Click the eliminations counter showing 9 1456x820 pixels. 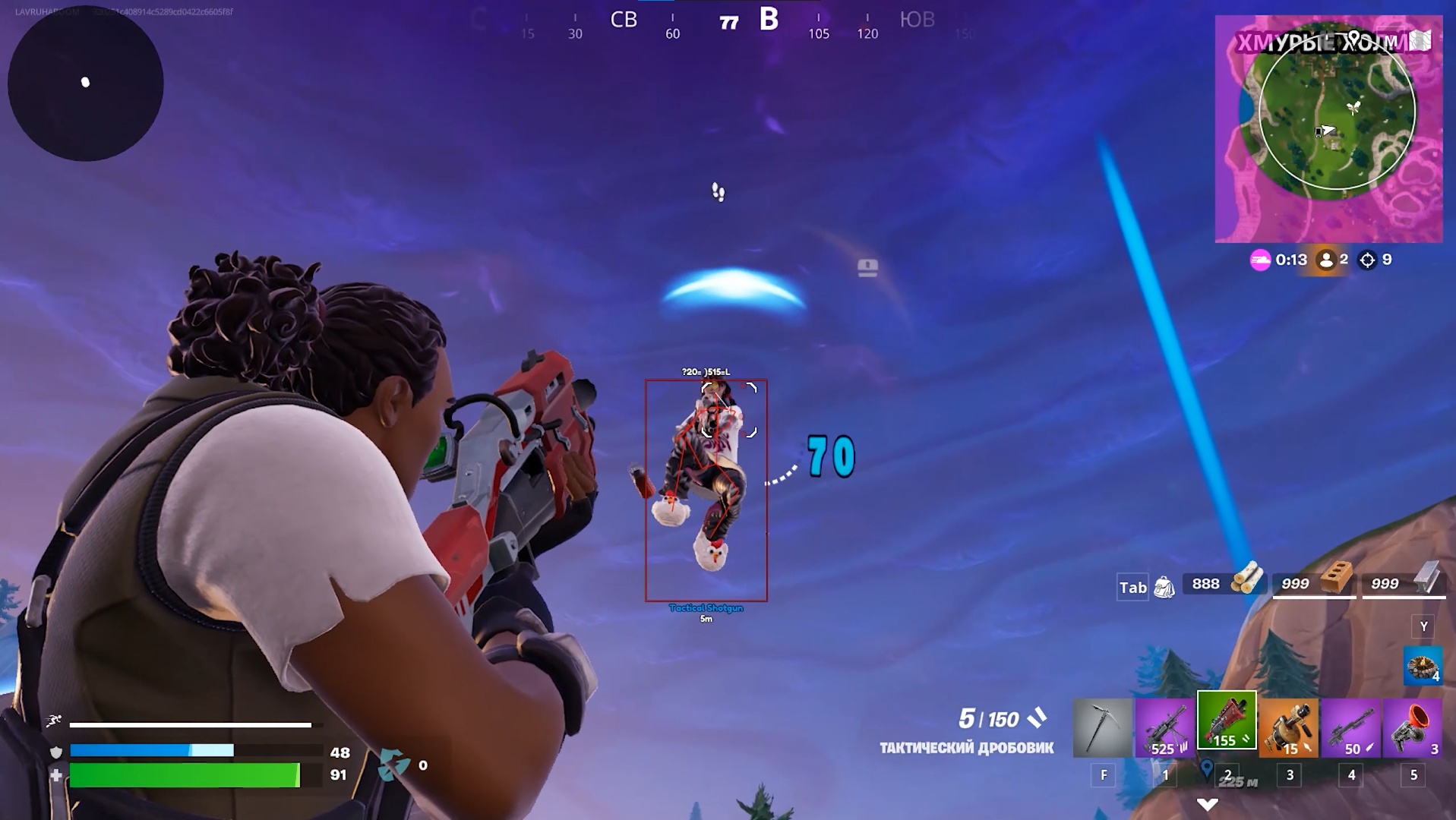[x=1382, y=259]
